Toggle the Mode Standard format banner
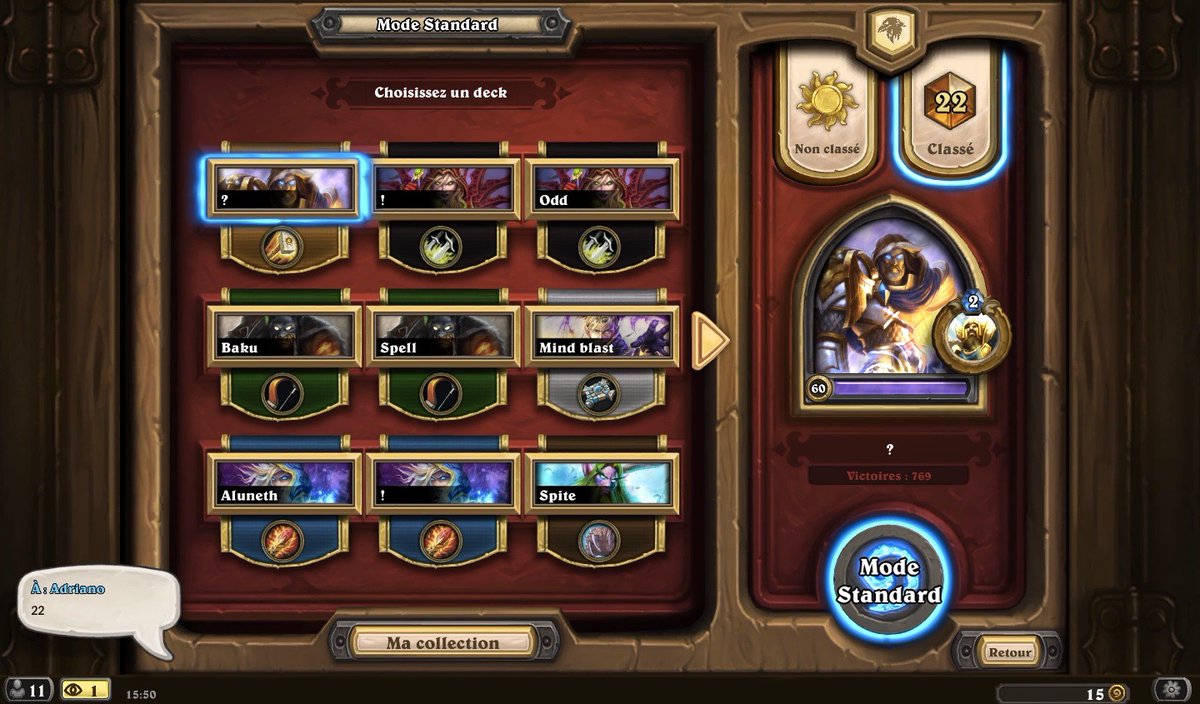This screenshot has width=1200, height=704. 437,25
